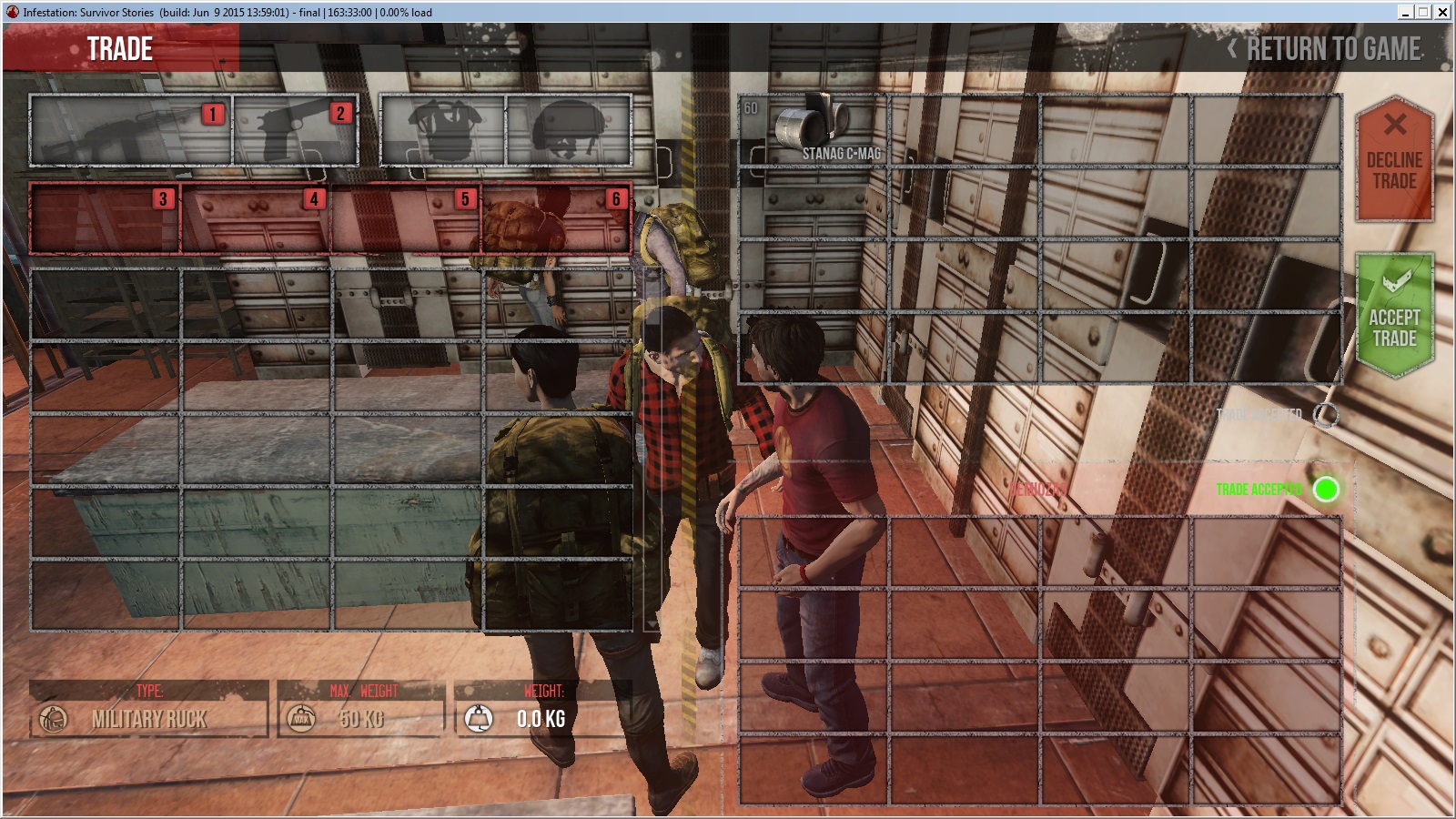
Task: Close the game window
Action: [1442, 12]
